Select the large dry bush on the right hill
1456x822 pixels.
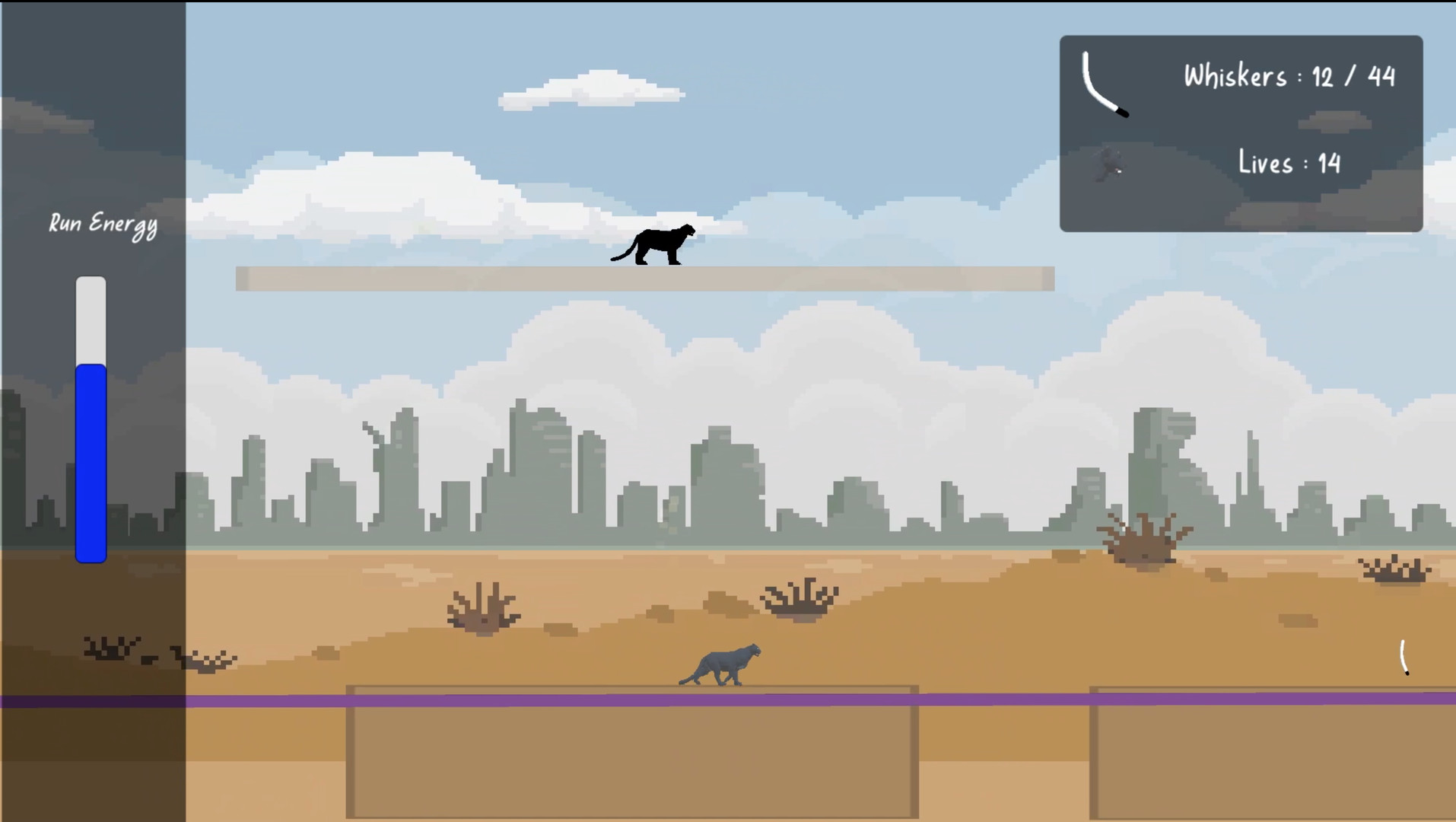pos(1143,537)
